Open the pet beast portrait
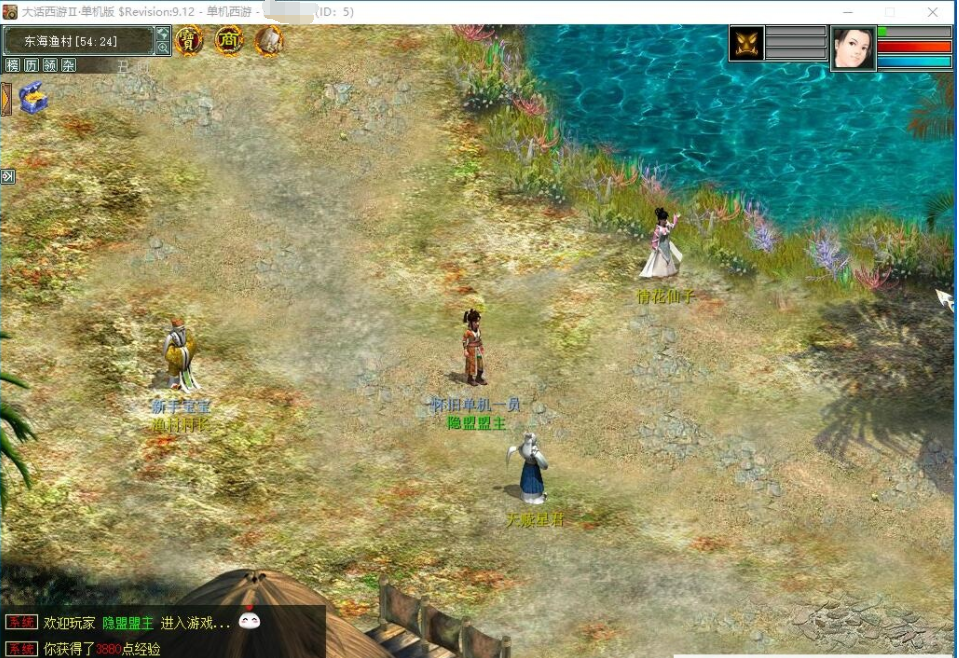This screenshot has height=658, width=959. pos(746,44)
